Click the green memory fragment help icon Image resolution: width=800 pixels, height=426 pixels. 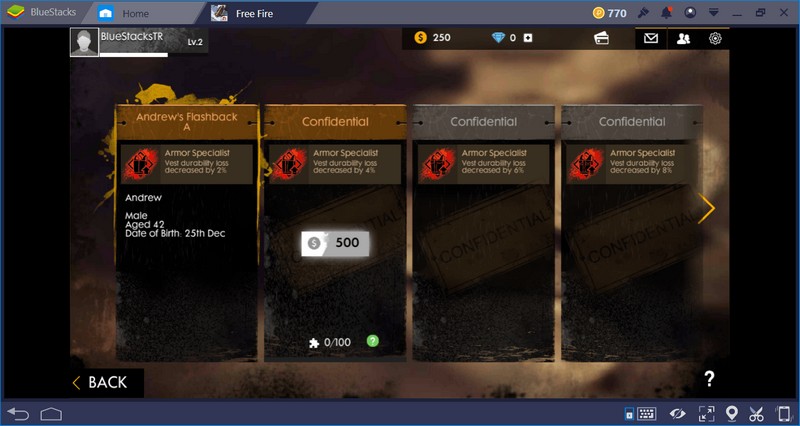point(373,341)
